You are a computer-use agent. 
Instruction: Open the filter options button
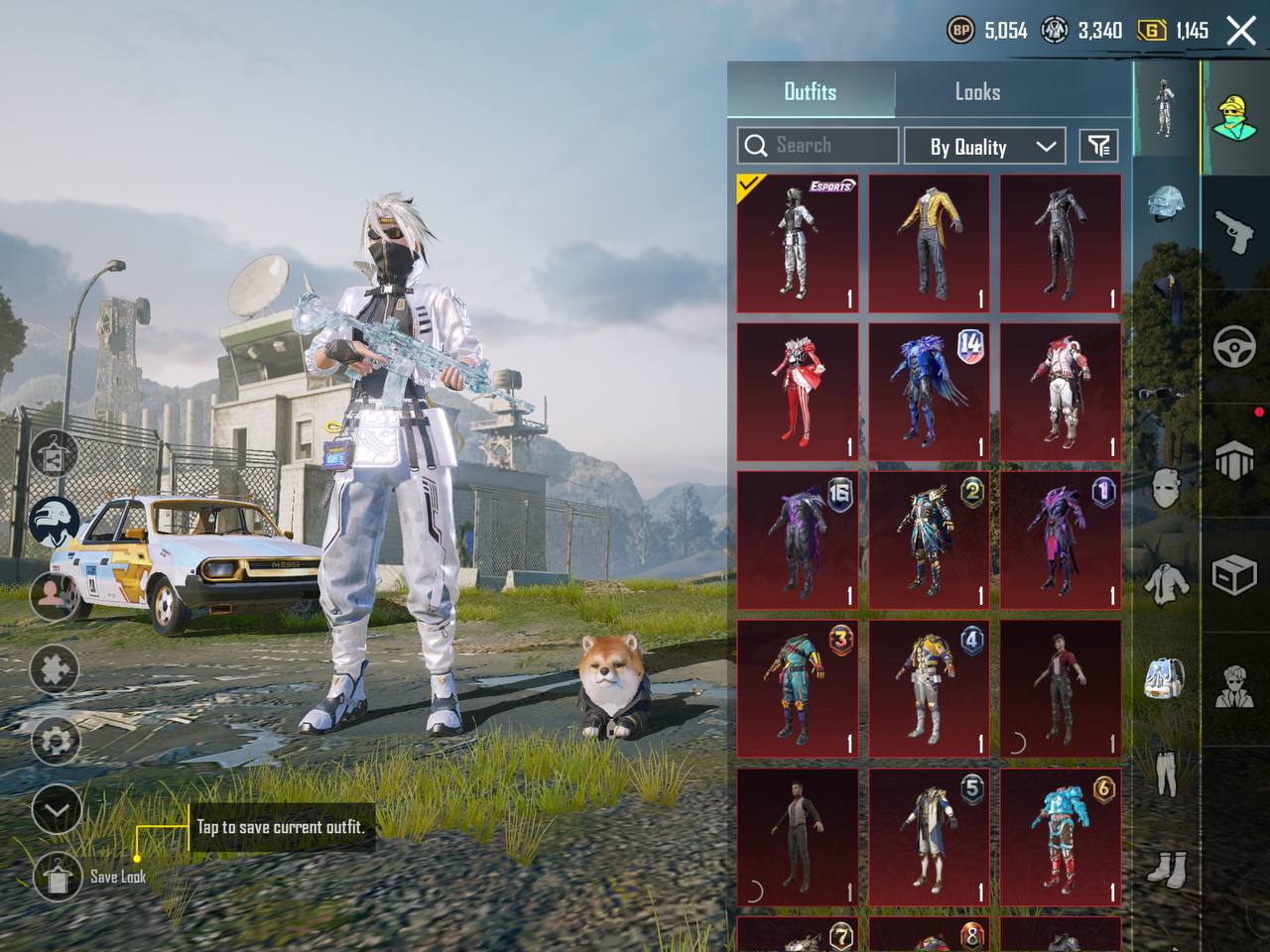coord(1098,147)
